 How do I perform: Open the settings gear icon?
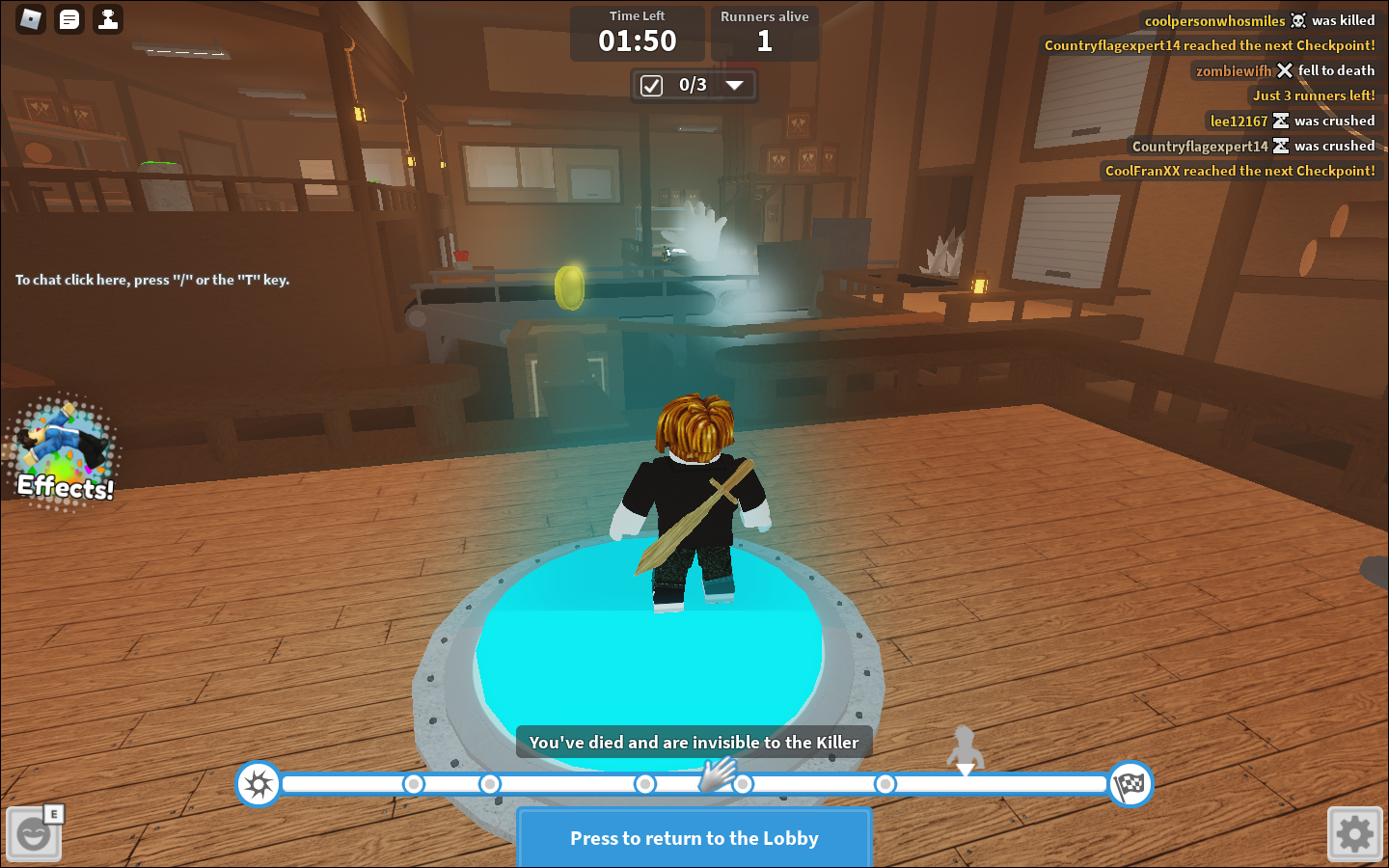(x=1354, y=833)
